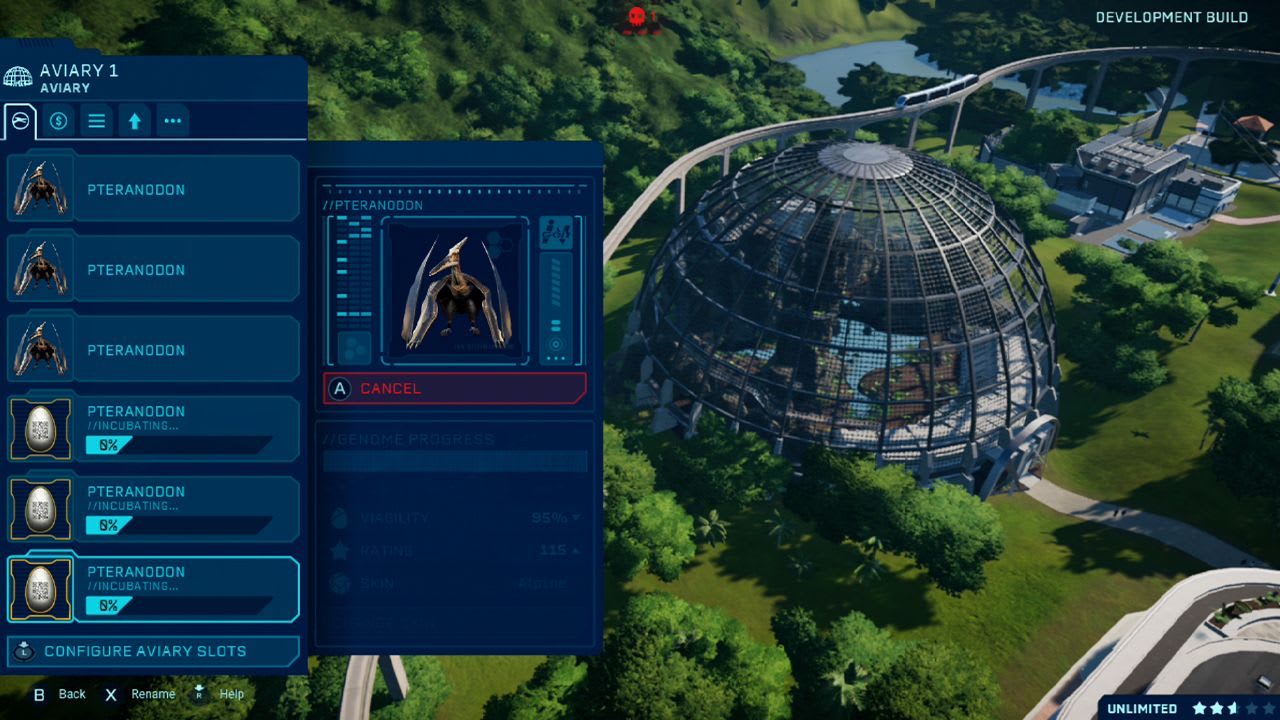Screen dimensions: 1280x720
Task: Open the upgrades arrow icon tab
Action: [134, 120]
